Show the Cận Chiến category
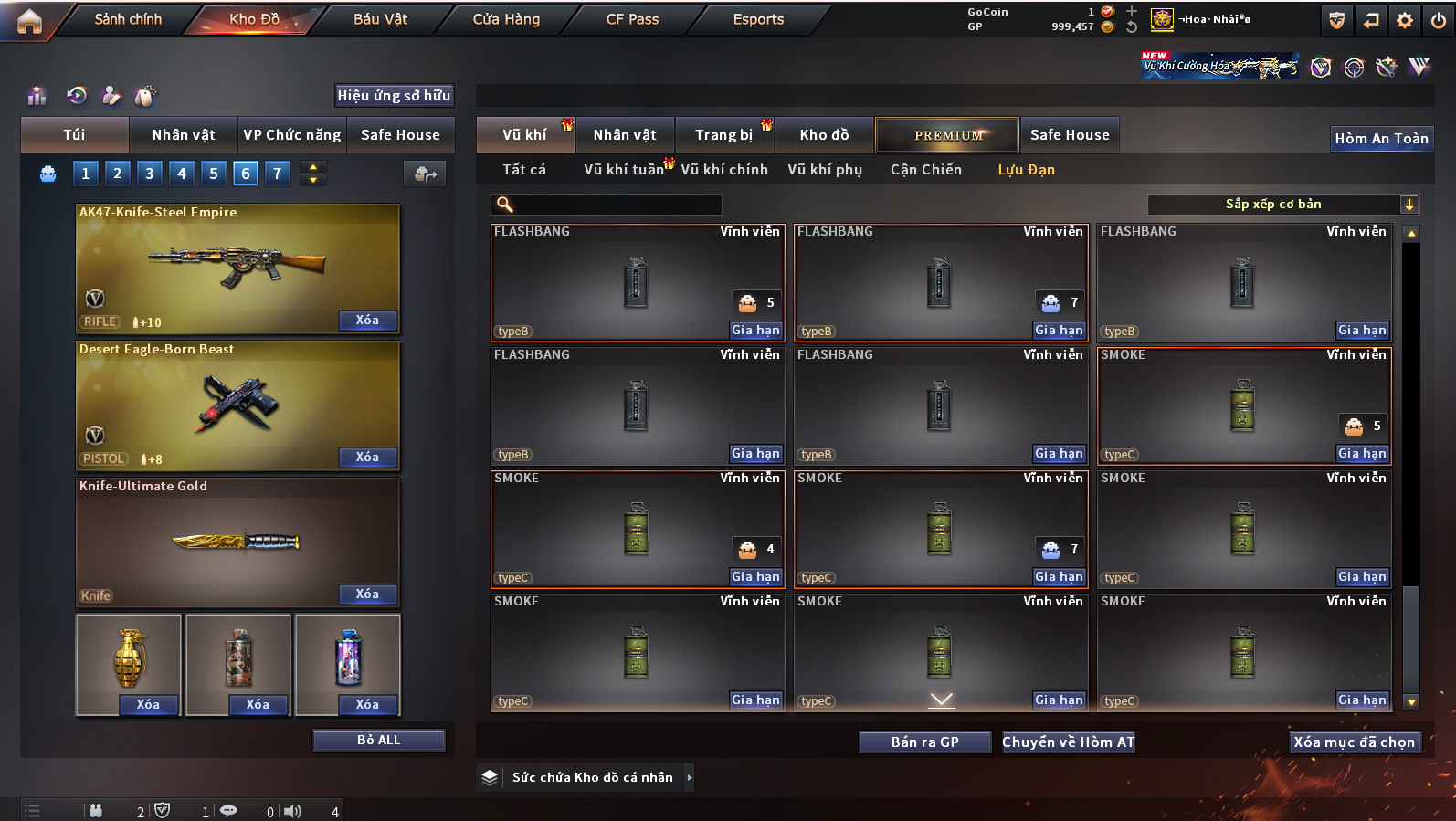Image resolution: width=1456 pixels, height=821 pixels. click(925, 170)
